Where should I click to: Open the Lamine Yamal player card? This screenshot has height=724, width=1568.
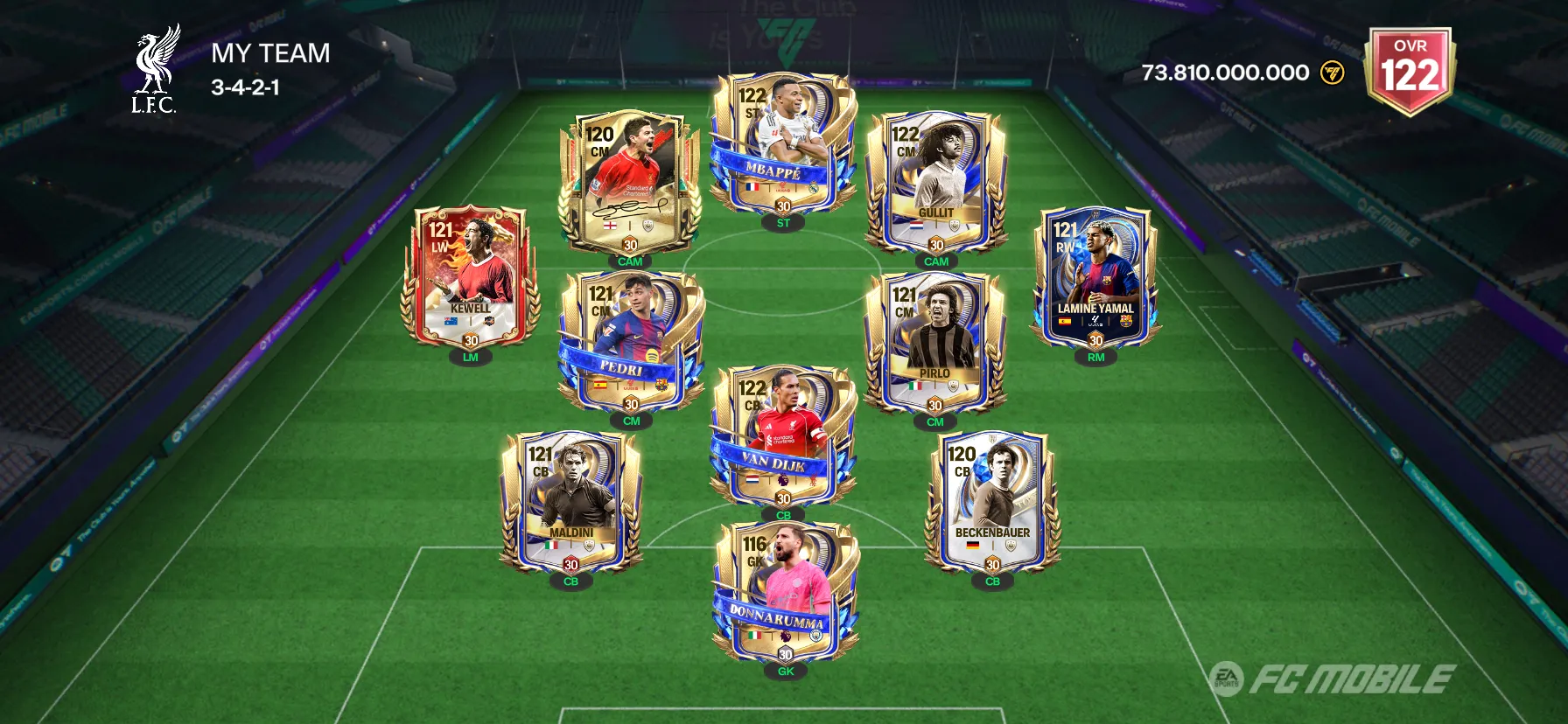[1095, 277]
